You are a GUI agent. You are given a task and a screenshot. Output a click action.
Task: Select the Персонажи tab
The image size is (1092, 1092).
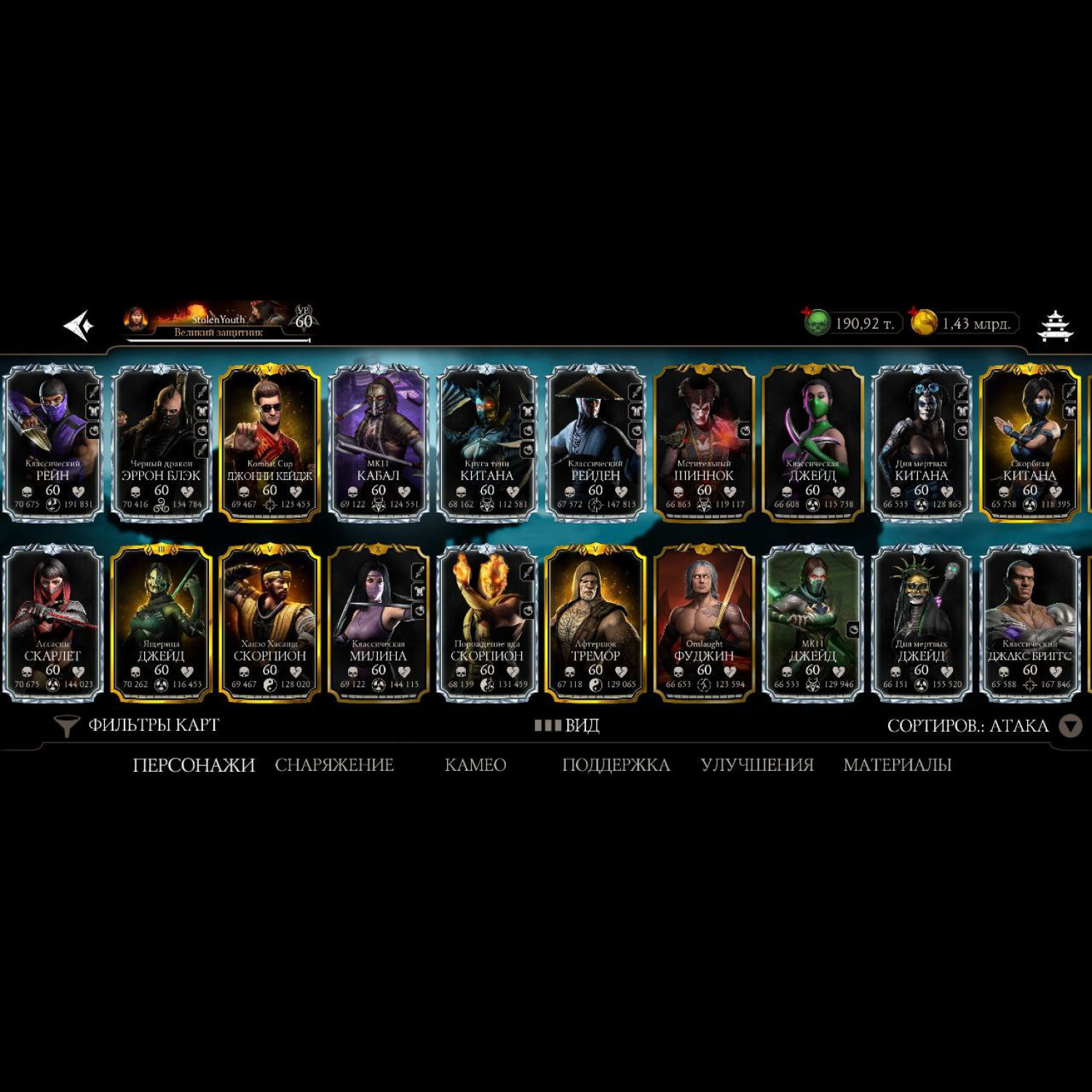[x=194, y=765]
